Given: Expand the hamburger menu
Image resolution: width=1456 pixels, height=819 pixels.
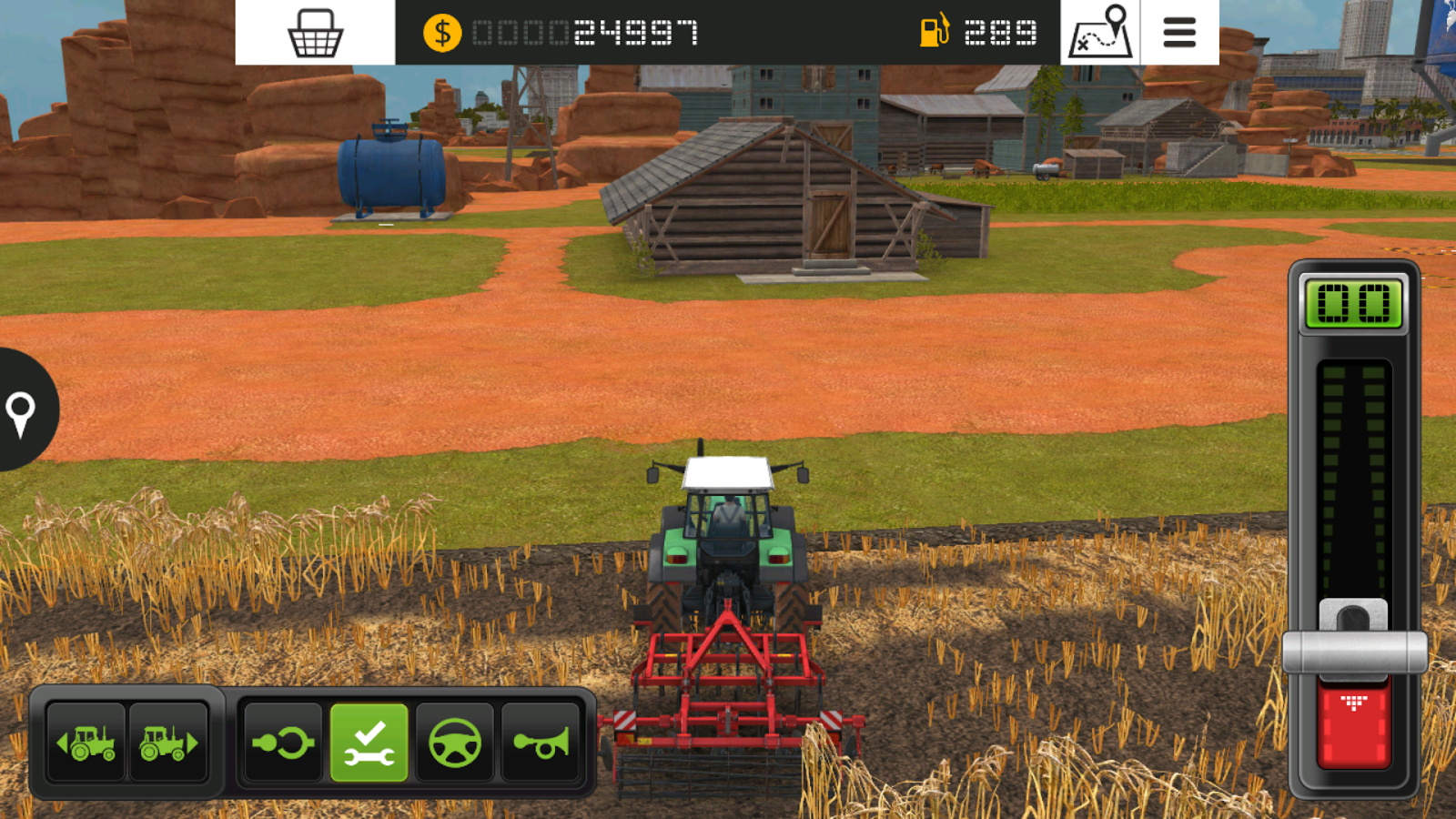Looking at the screenshot, I should pos(1178,33).
